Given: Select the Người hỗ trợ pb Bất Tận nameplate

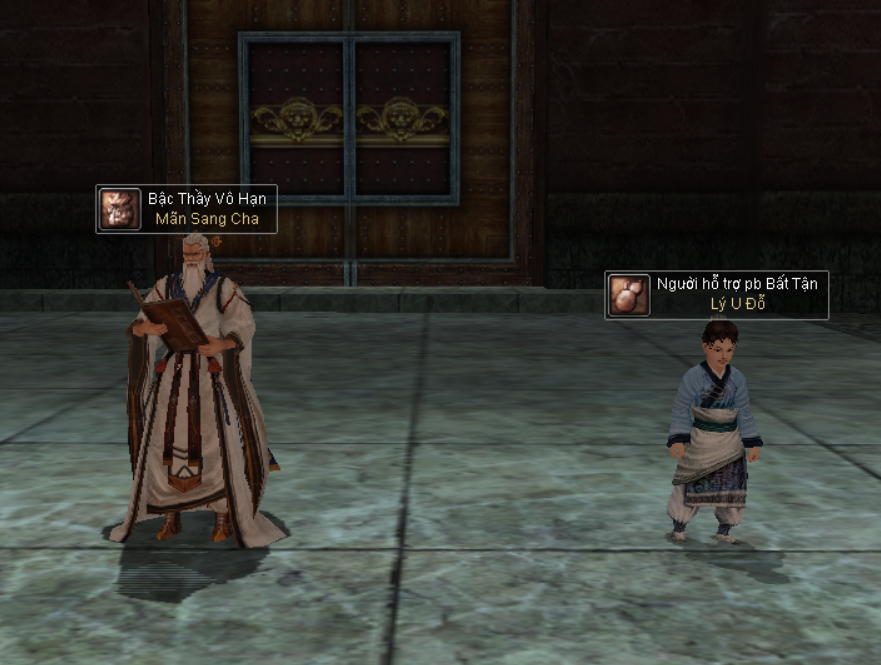Looking at the screenshot, I should click(x=717, y=295).
